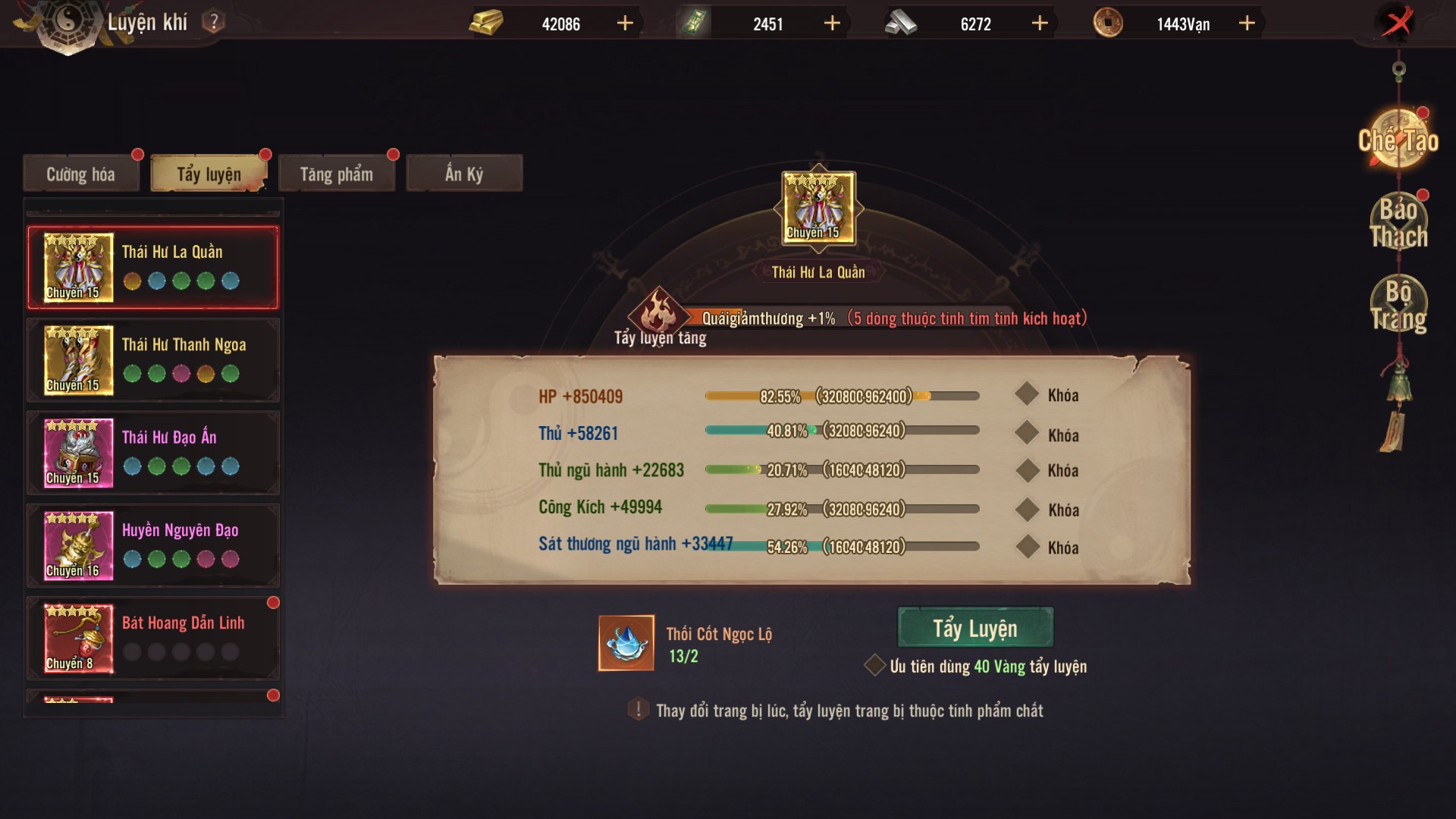Open the Bảo Thạch section
This screenshot has height=819, width=1456.
1398,223
